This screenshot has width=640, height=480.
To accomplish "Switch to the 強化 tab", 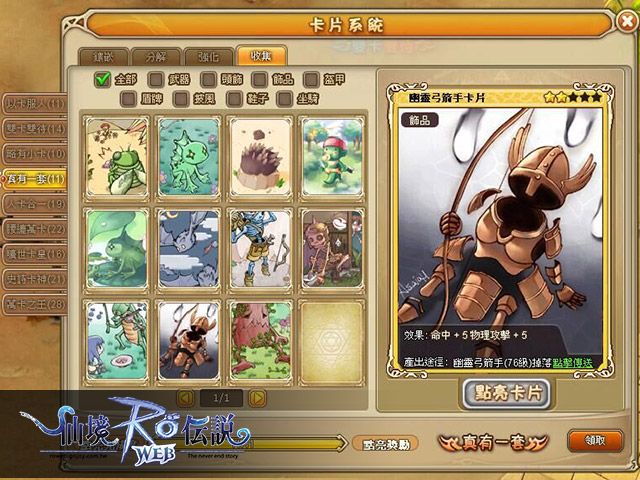I will pyautogui.click(x=208, y=57).
